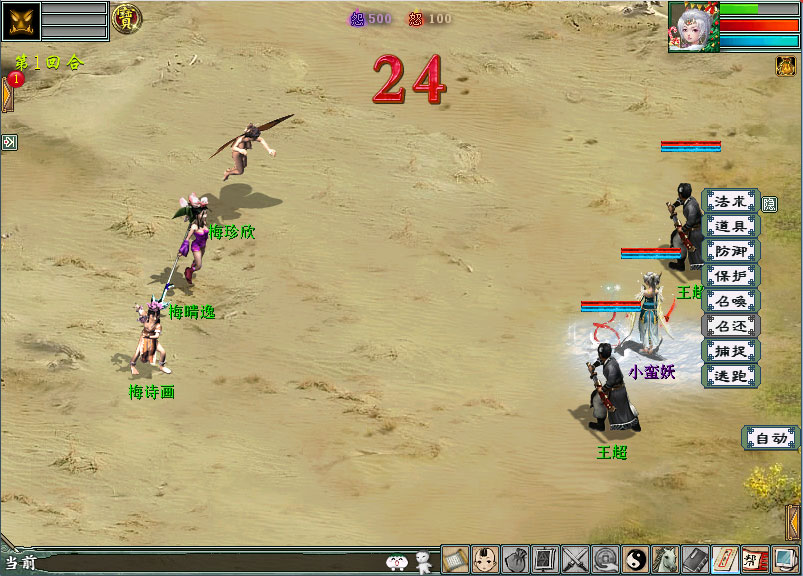The image size is (803, 576).
Task: Hide the battle menu with the 隐 button
Action: [x=769, y=204]
